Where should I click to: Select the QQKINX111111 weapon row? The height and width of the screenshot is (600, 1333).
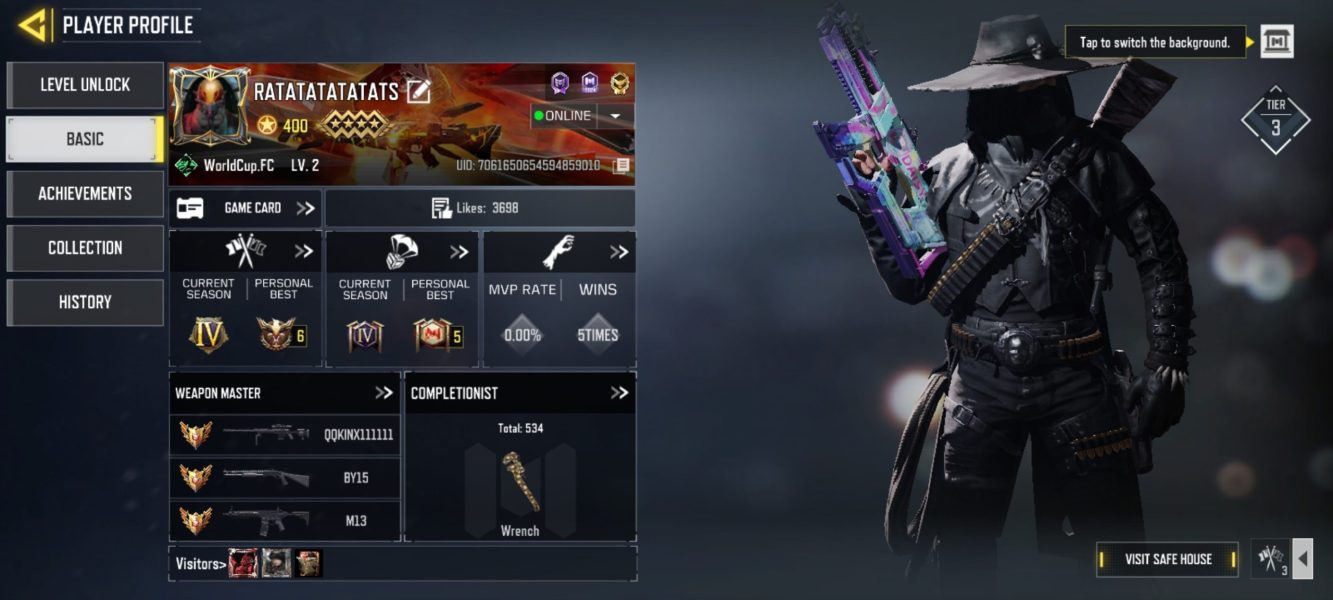(285, 435)
